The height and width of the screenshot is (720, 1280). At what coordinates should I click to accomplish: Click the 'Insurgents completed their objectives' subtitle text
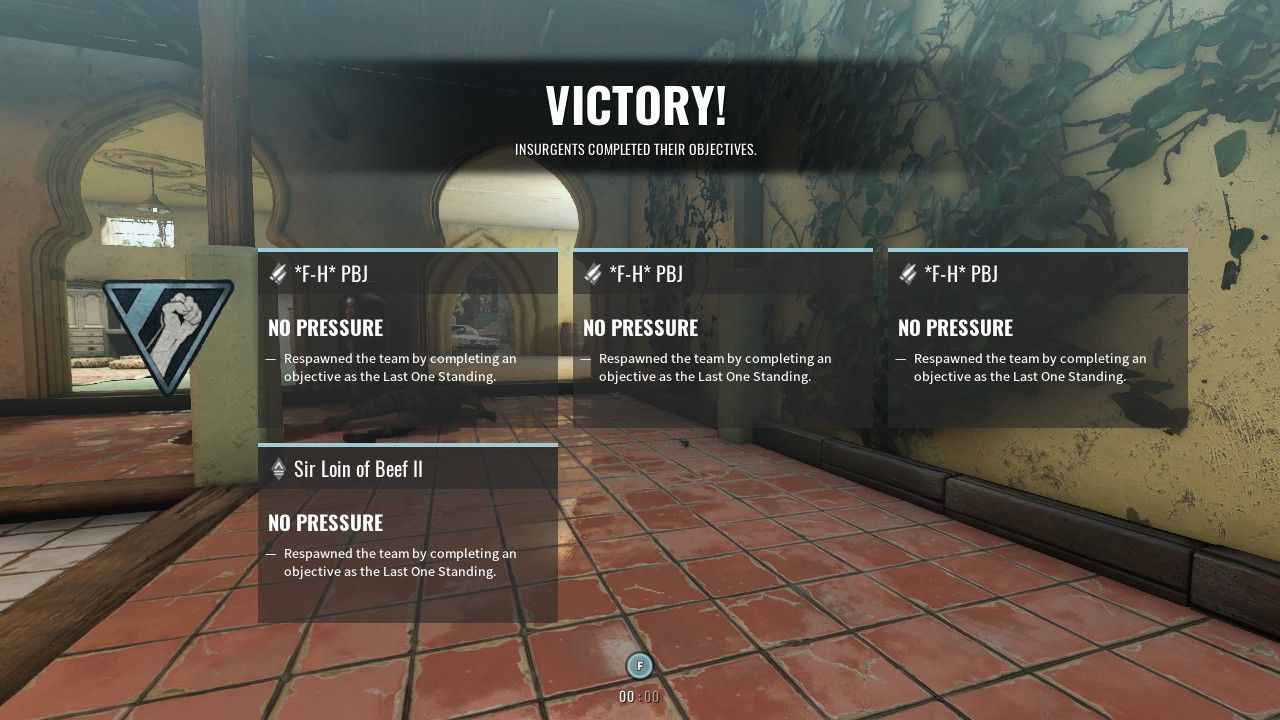(639, 150)
